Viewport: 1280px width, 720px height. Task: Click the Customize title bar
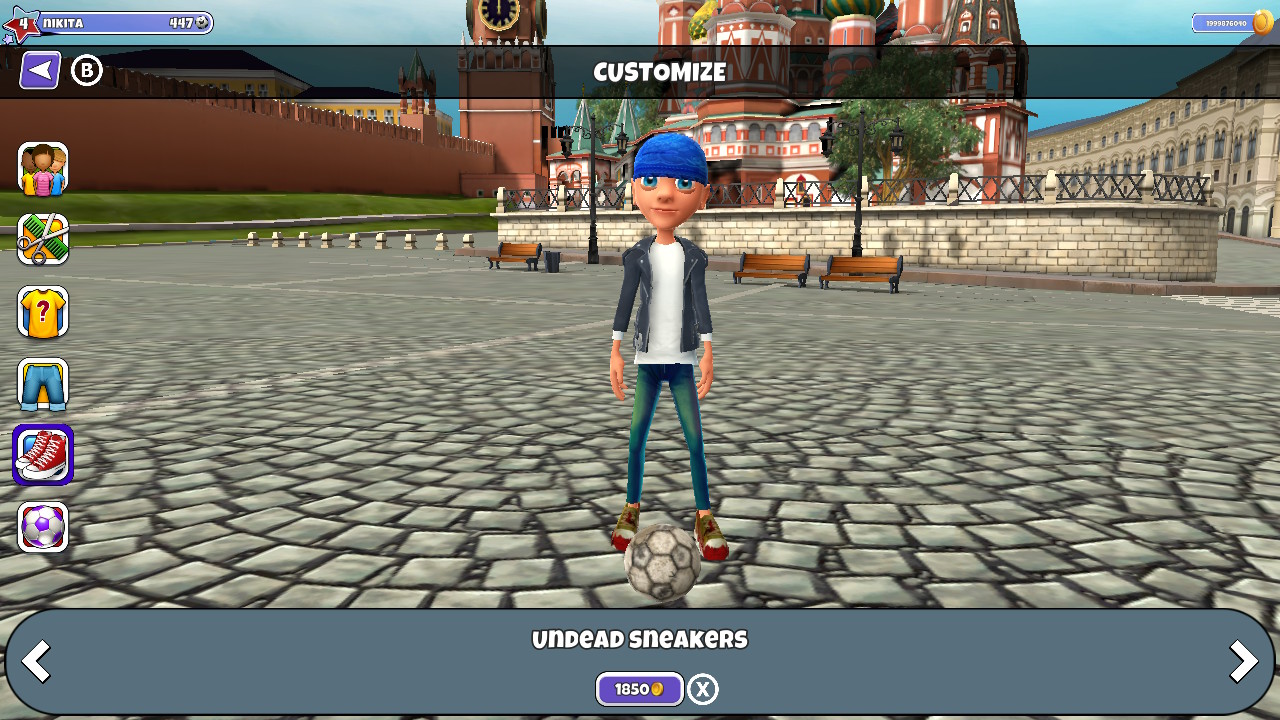click(660, 71)
